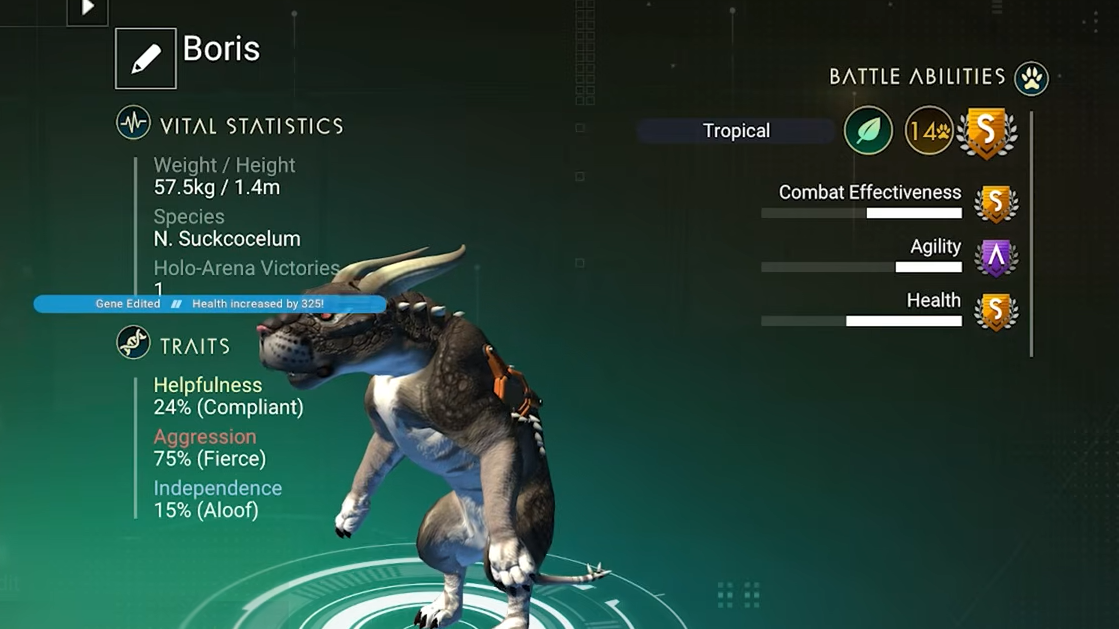Click the play button at top left
1119x629 pixels.
(x=87, y=10)
